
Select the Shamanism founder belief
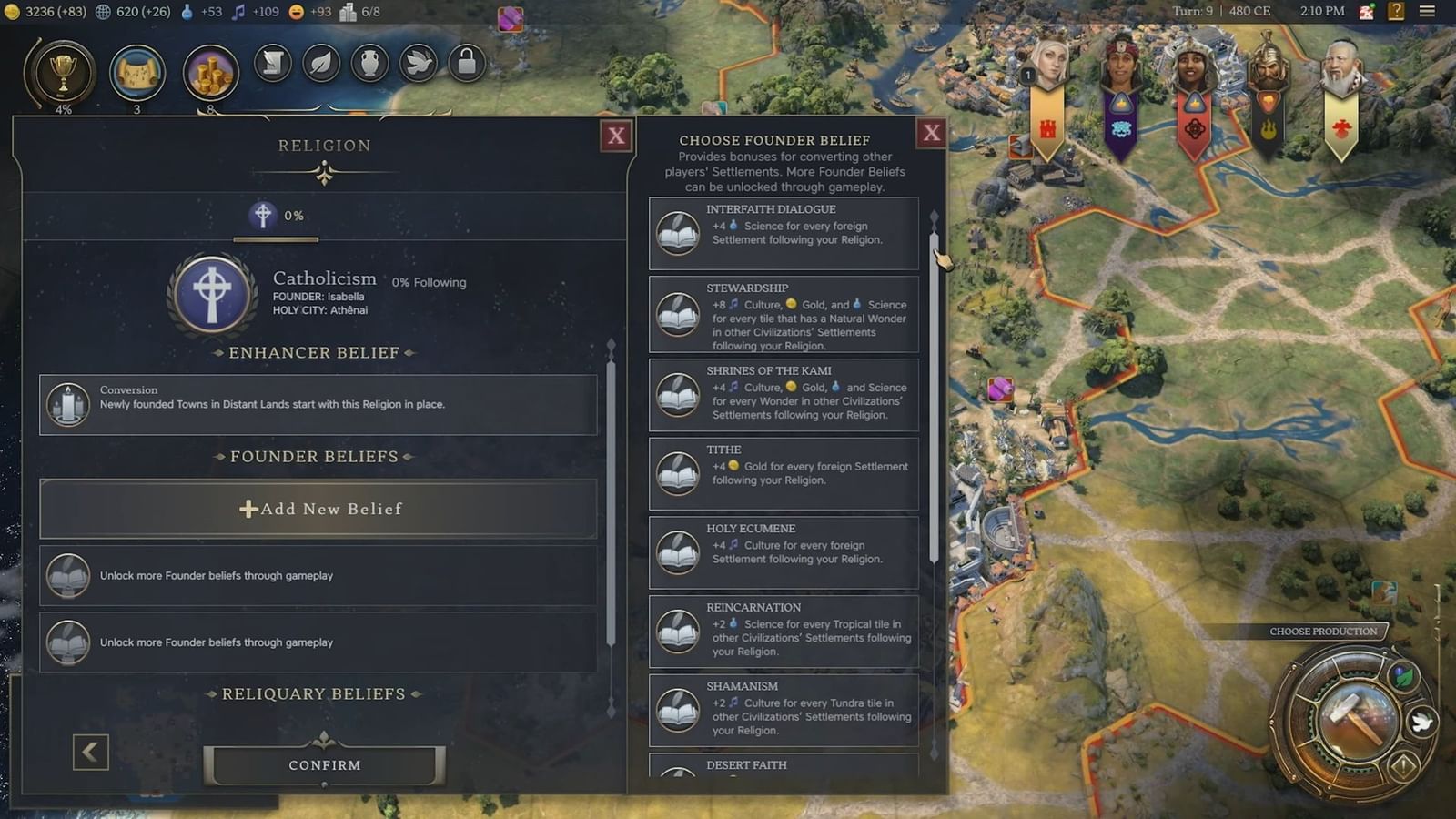[x=783, y=710]
